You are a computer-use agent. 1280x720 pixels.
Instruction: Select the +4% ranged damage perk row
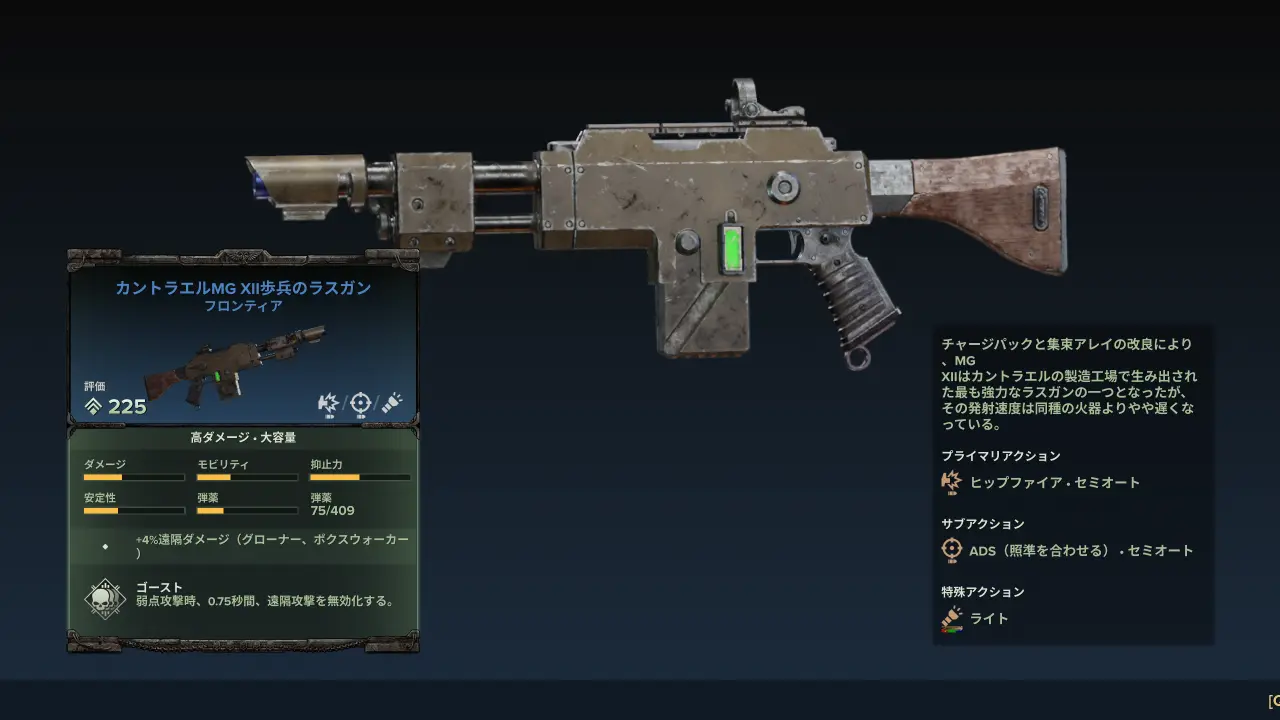(243, 546)
